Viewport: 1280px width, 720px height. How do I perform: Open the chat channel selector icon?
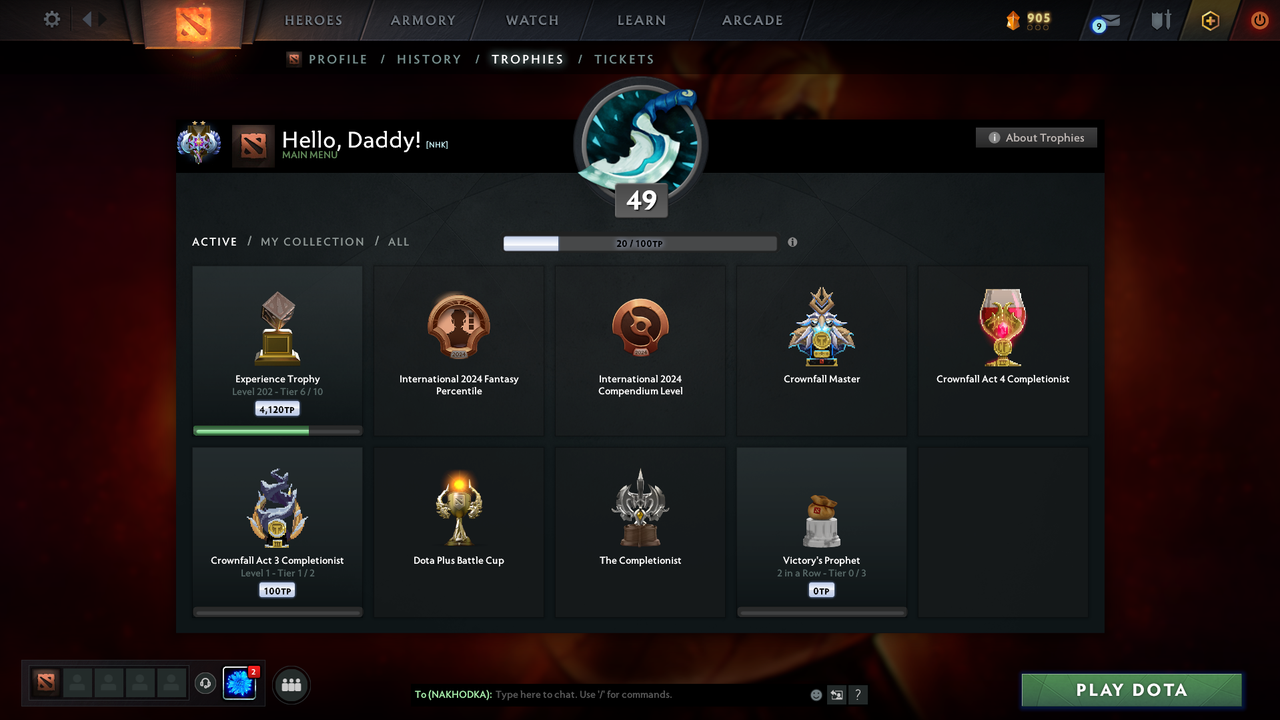click(x=836, y=694)
